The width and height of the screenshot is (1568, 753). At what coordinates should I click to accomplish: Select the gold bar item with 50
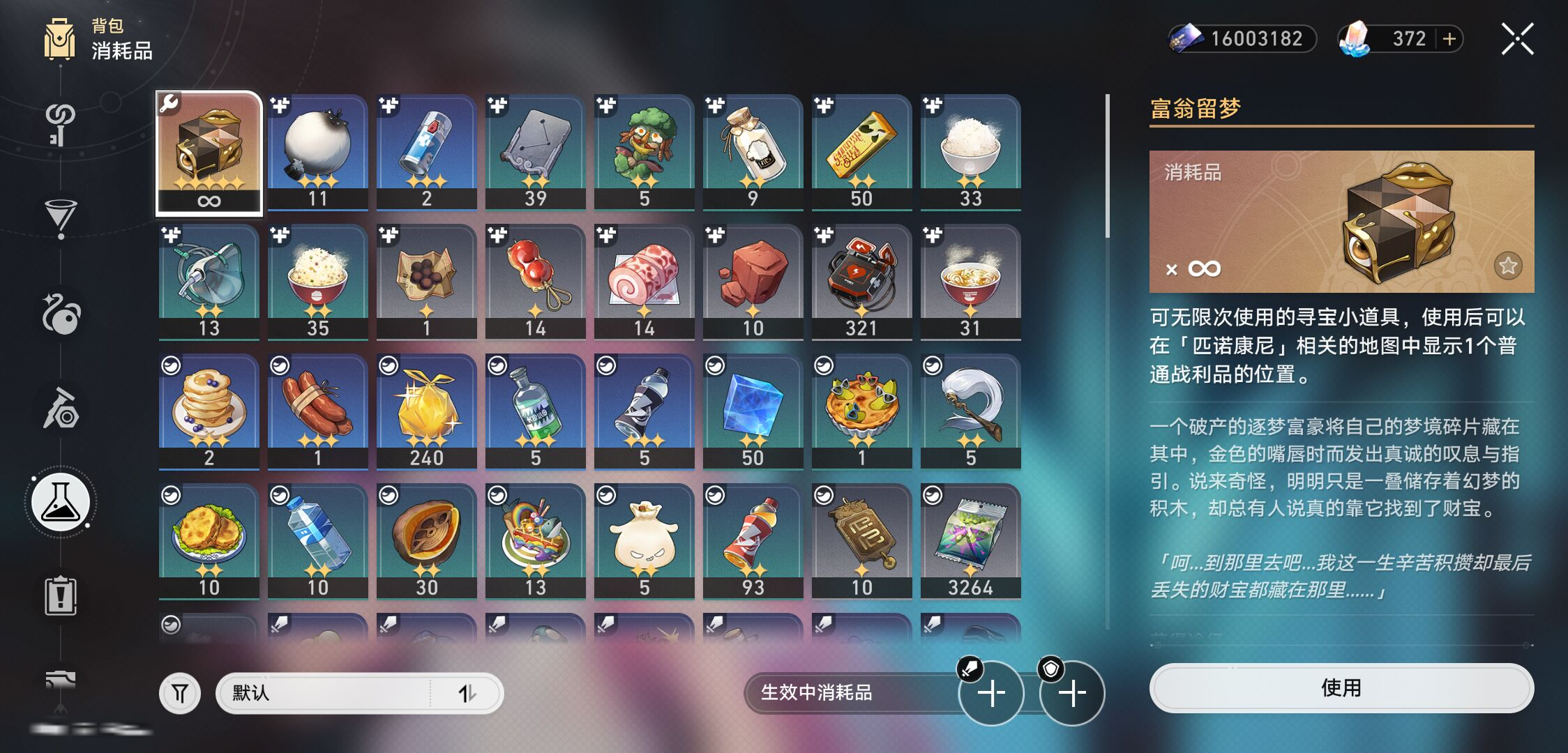pyautogui.click(x=861, y=152)
